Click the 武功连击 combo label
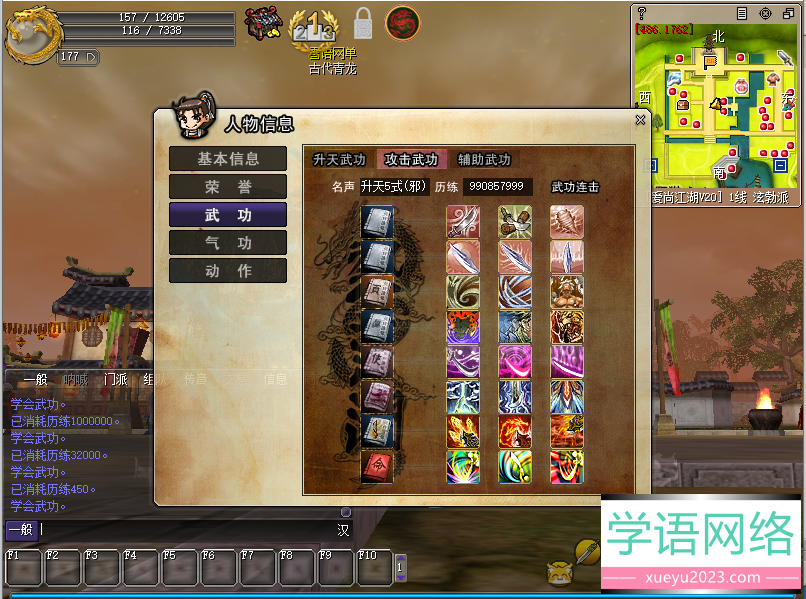This screenshot has width=806, height=599. [575, 187]
